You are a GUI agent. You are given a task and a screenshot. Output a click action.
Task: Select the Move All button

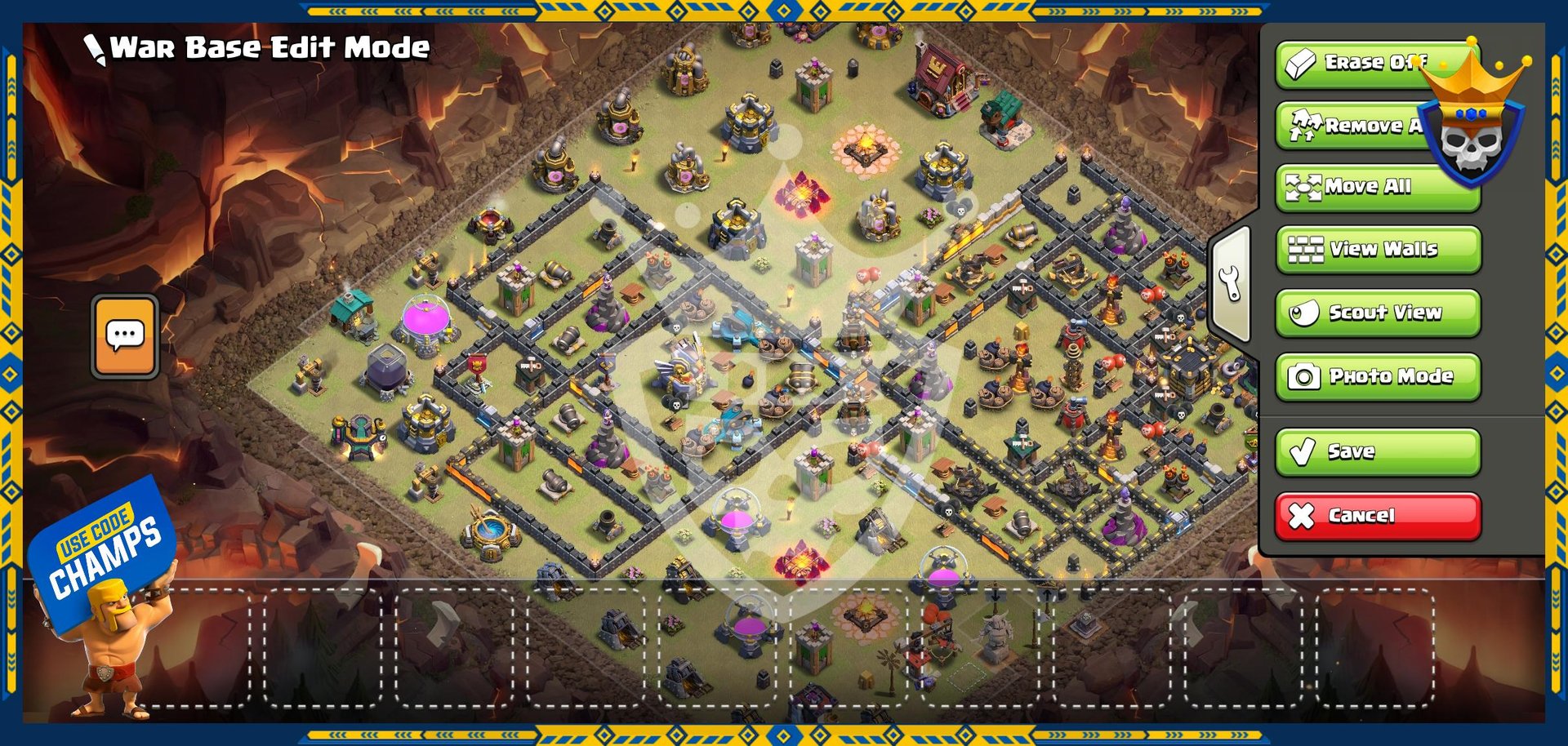1378,187
